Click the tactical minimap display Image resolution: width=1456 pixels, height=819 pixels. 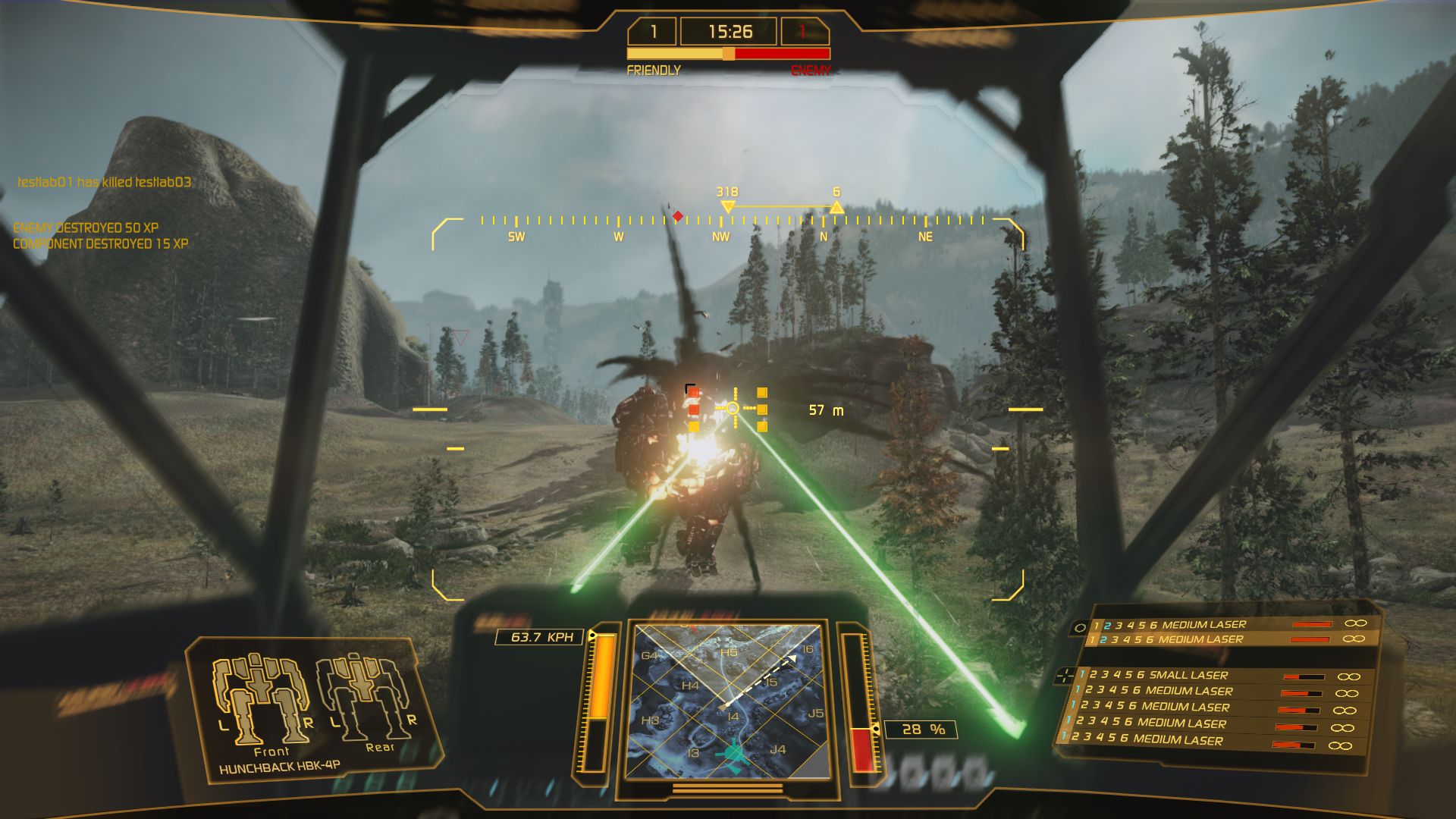click(728, 701)
